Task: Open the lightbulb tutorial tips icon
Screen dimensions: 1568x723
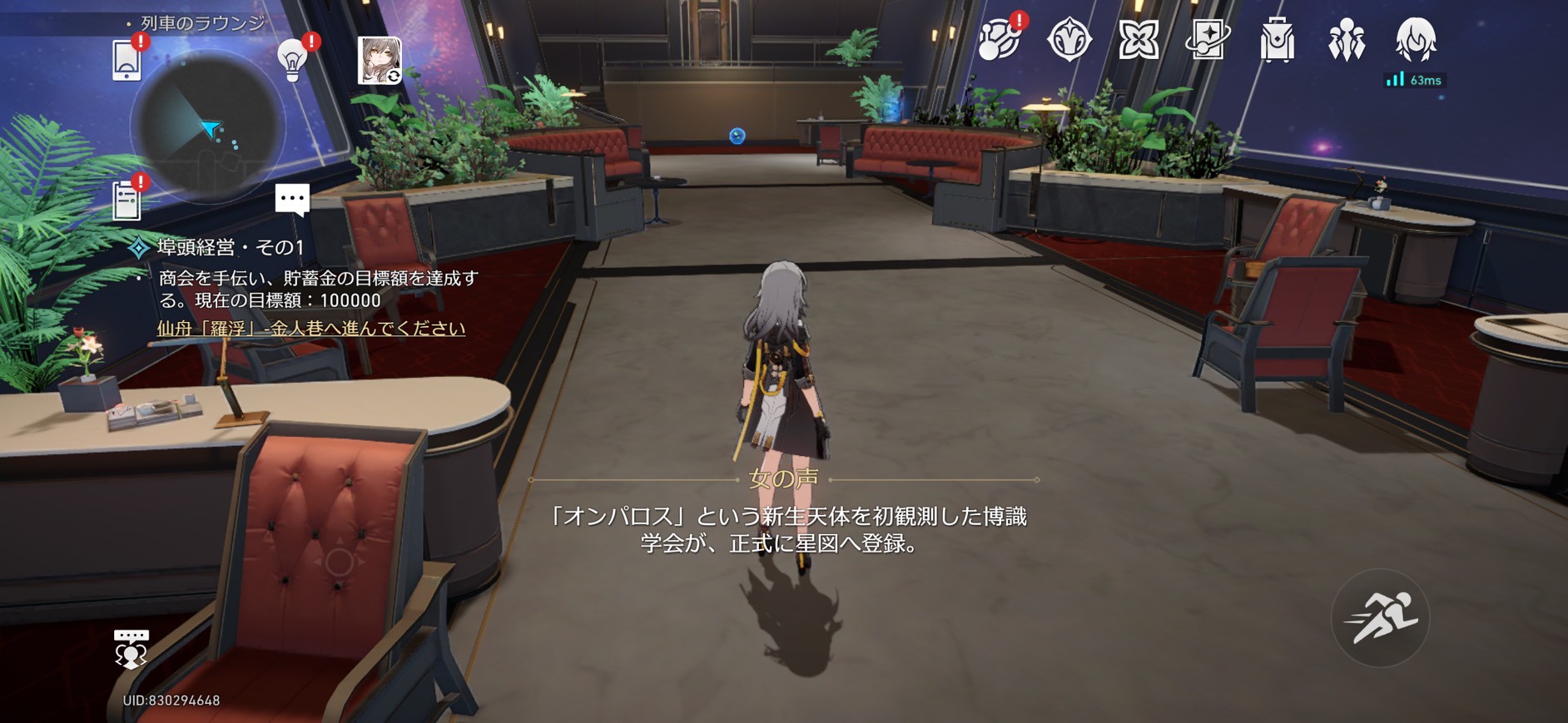Action: (293, 60)
